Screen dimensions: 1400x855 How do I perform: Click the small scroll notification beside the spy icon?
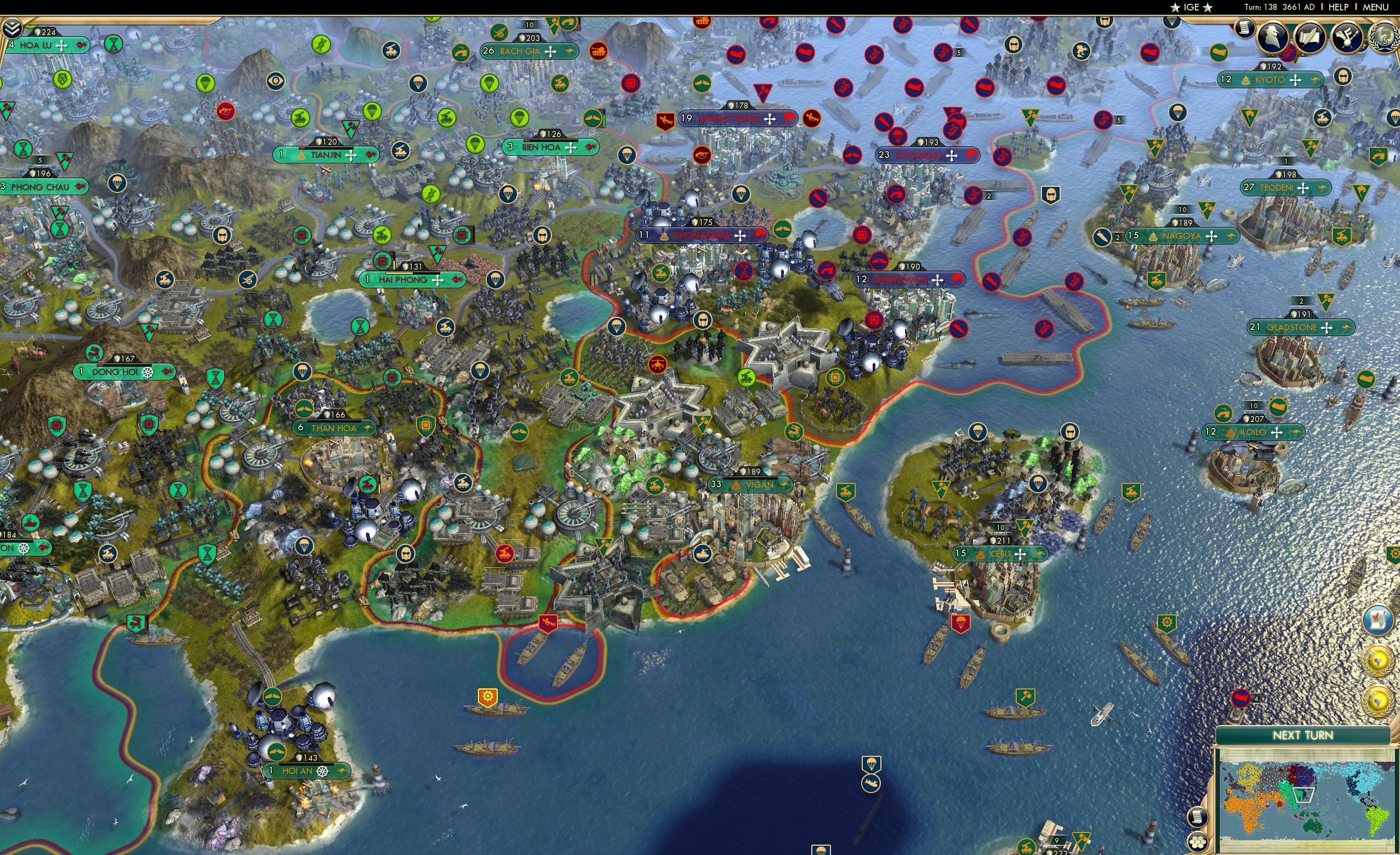pyautogui.click(x=1244, y=27)
